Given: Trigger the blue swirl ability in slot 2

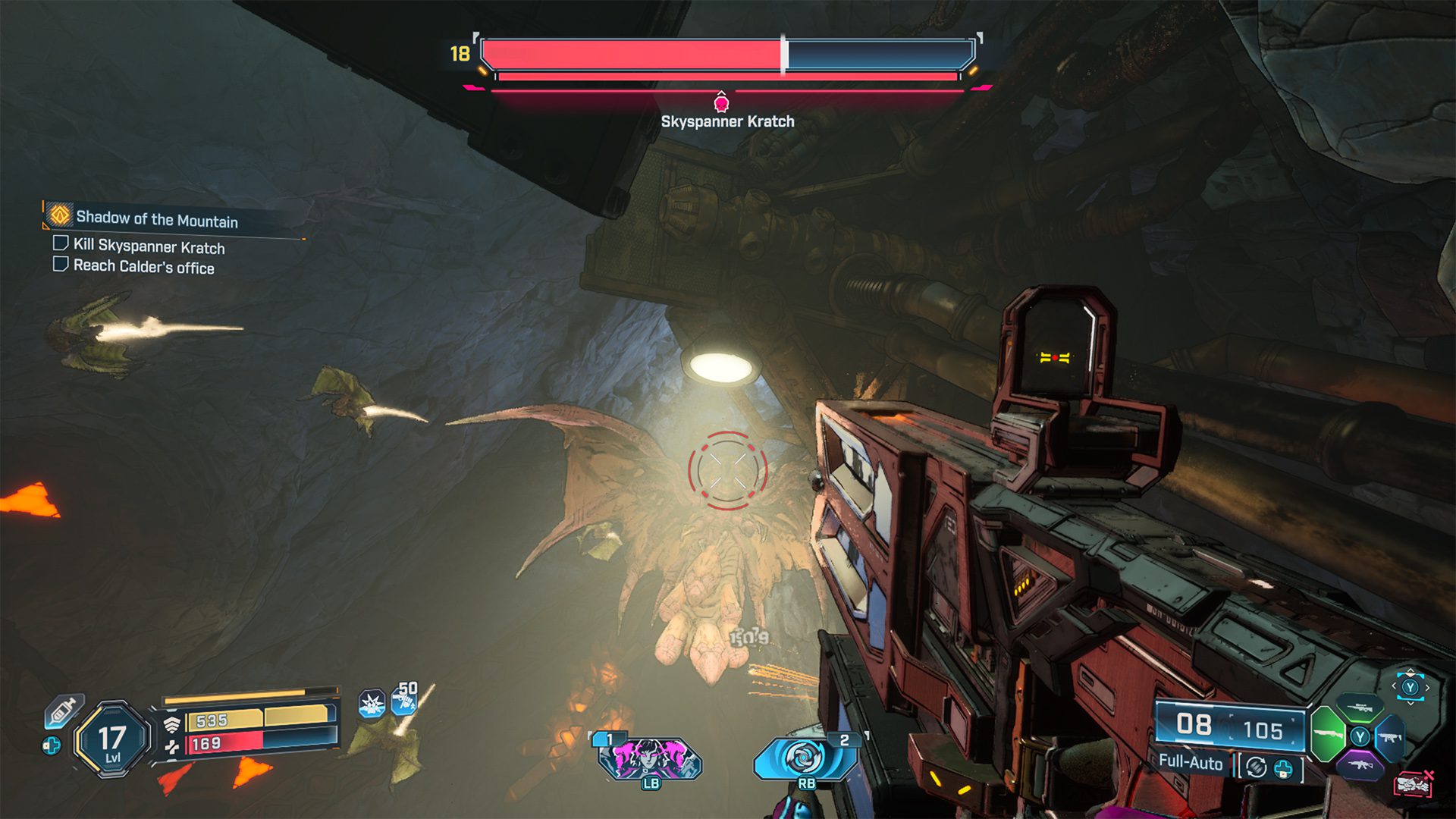Looking at the screenshot, I should 805,758.
